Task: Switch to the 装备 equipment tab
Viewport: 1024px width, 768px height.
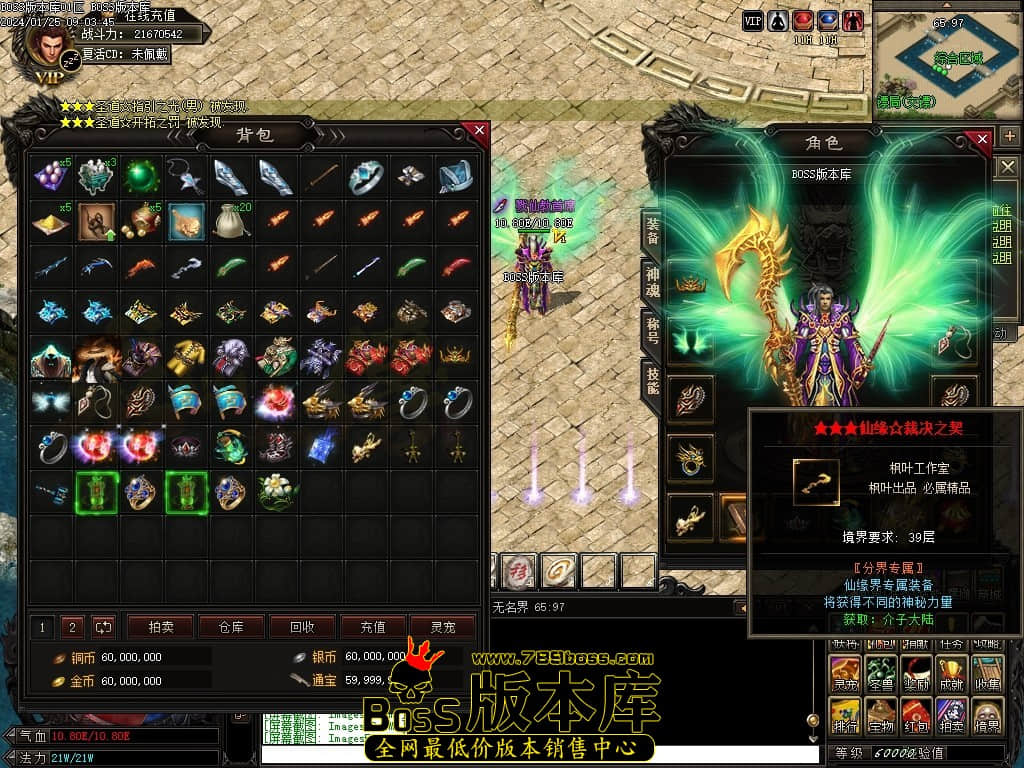Action: click(x=652, y=232)
